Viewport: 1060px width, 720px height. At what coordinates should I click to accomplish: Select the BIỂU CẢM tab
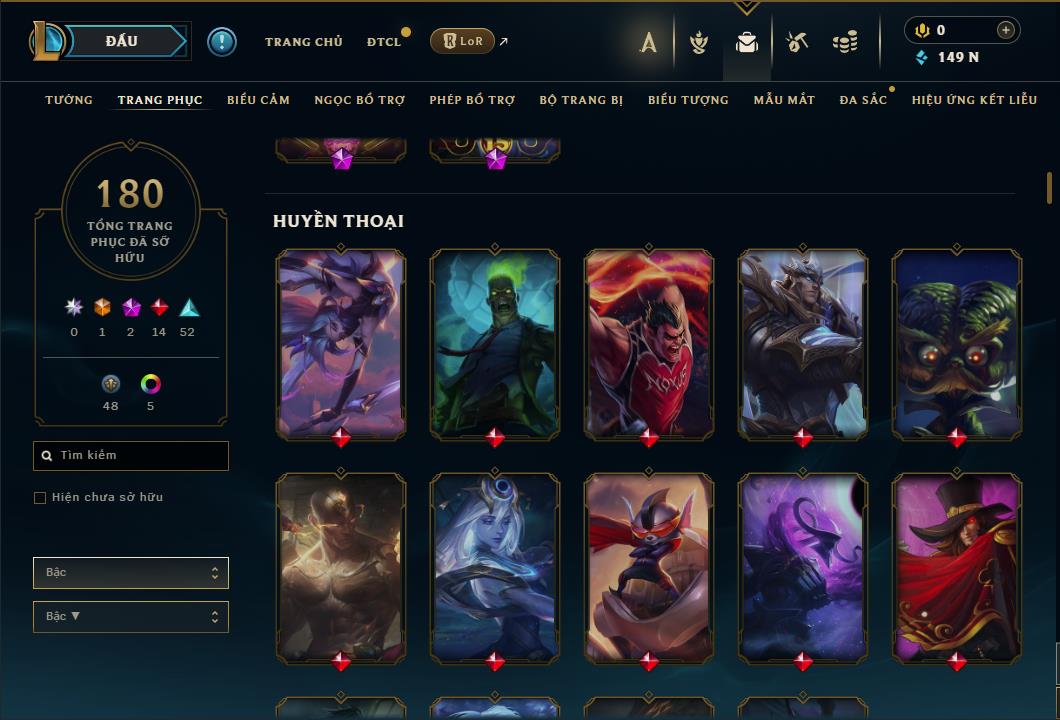point(258,100)
